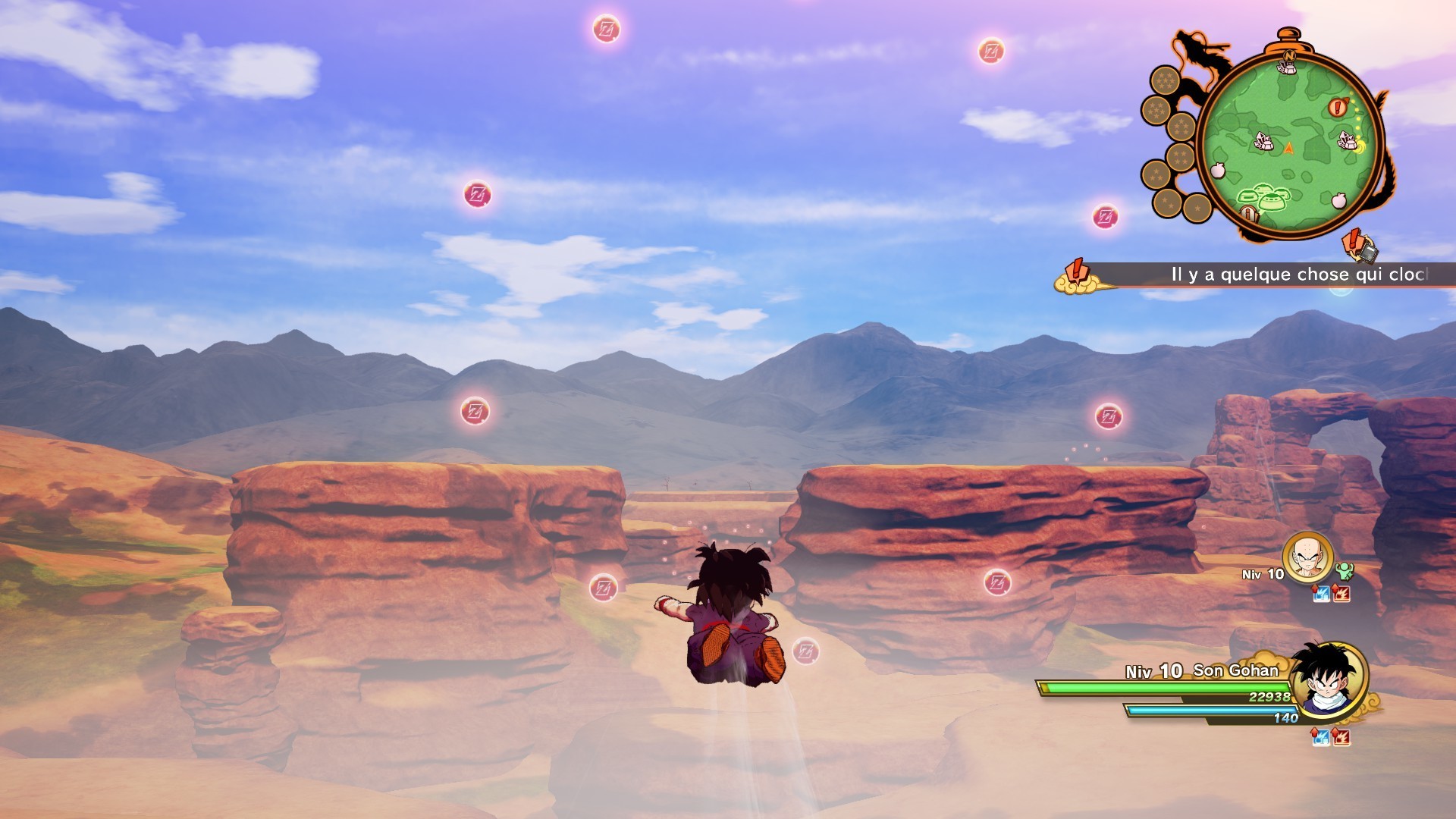1456x819 pixels.
Task: Select Gohan's blue ki damage boost buff icon
Action: (1321, 737)
